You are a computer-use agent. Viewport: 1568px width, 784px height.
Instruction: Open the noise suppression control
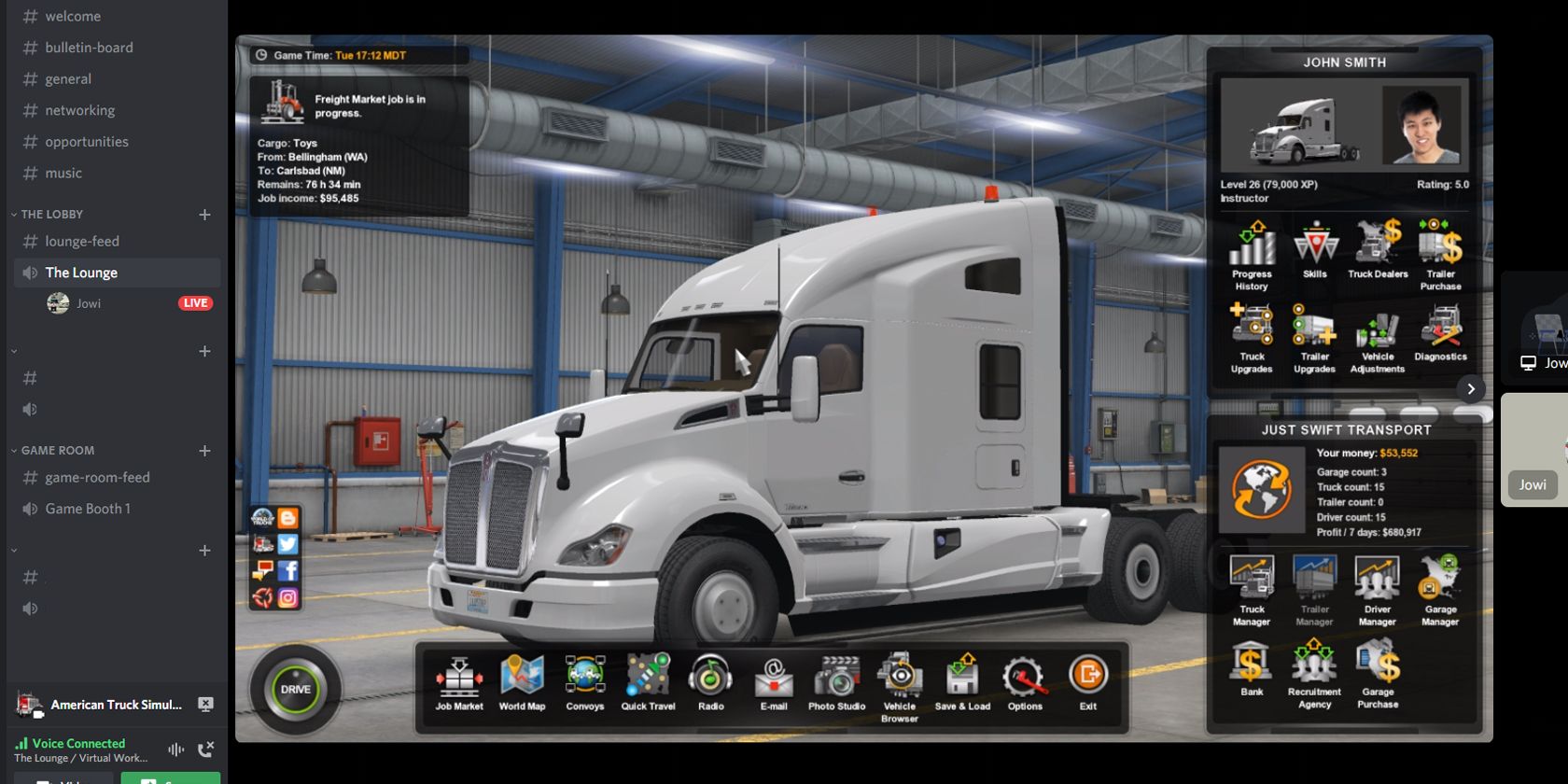tap(176, 749)
